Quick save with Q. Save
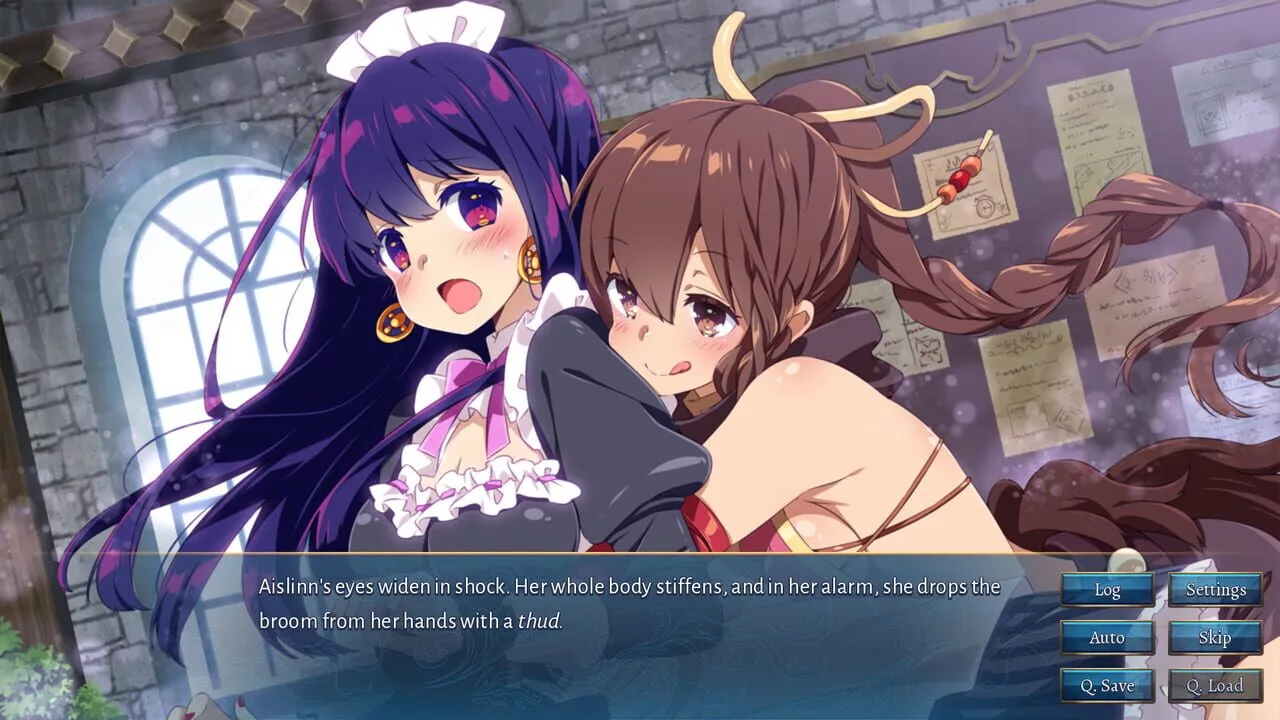Viewport: 1280px width, 720px height. 1107,685
